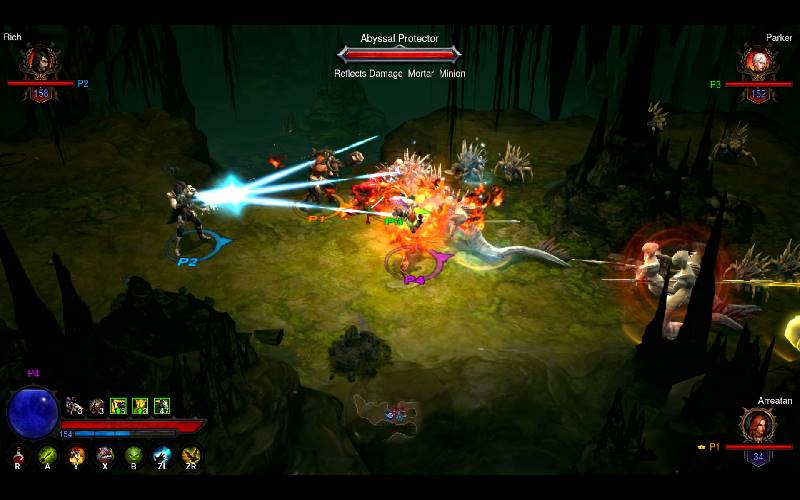The width and height of the screenshot is (800, 500).
Task: Click the blue resource orb
Action: click(x=32, y=413)
